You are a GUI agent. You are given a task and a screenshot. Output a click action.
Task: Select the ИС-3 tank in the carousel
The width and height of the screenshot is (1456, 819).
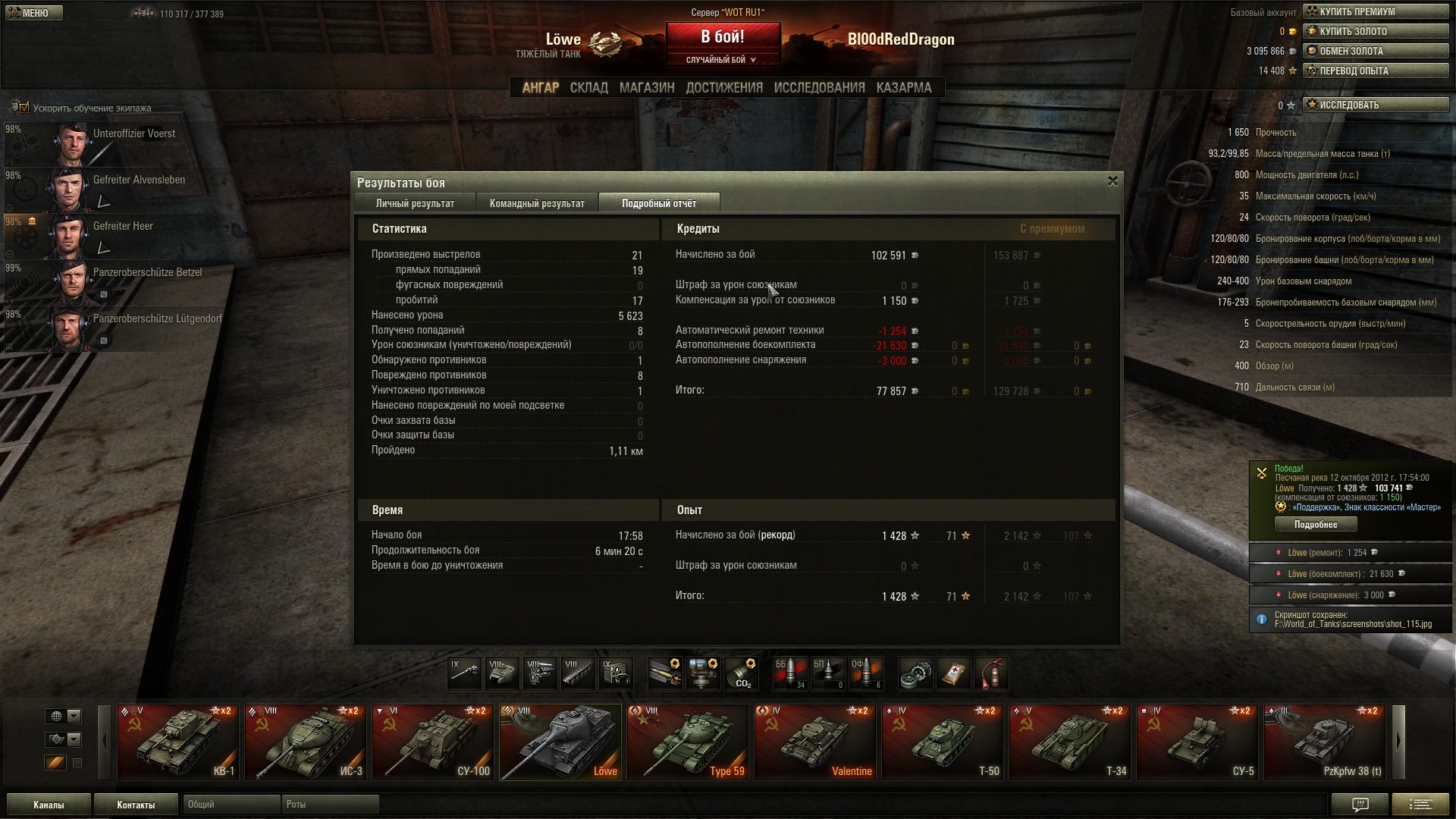click(x=306, y=742)
